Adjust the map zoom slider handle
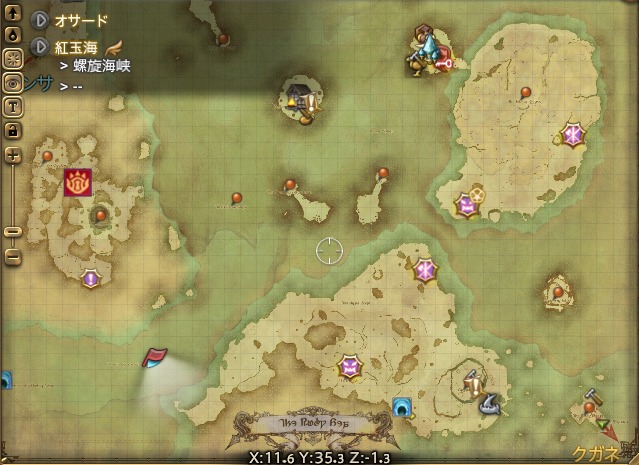Image resolution: width=639 pixels, height=465 pixels. [13, 232]
